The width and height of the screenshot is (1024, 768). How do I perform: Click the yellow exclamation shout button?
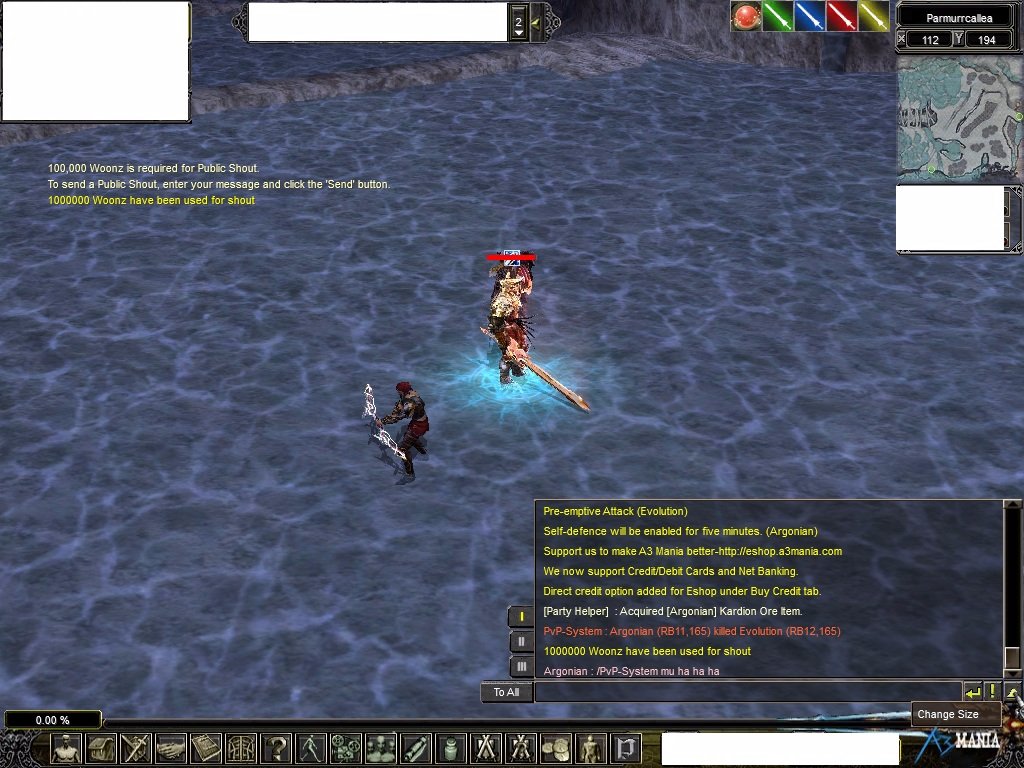click(992, 692)
